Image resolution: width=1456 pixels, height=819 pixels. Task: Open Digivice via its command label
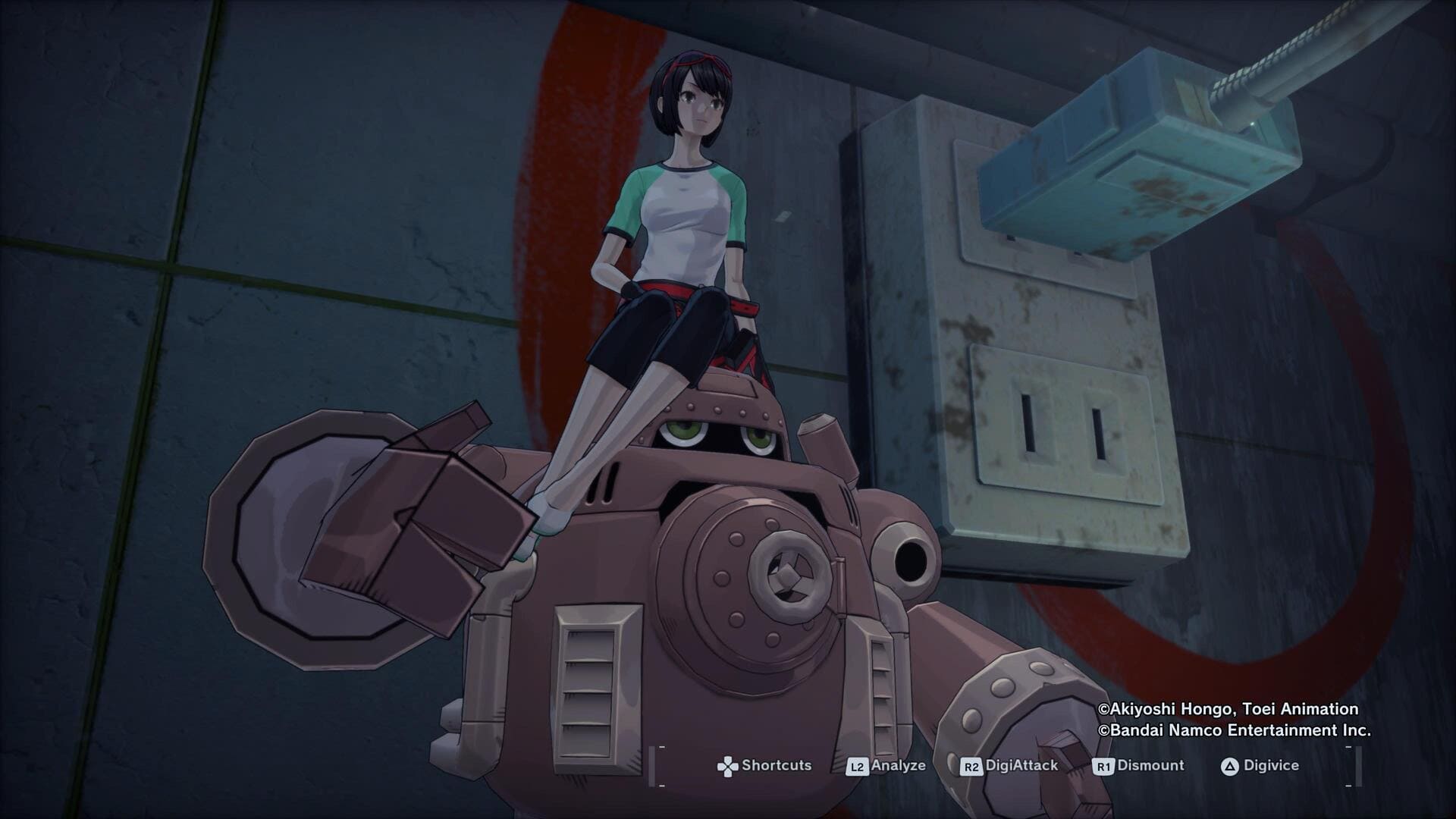pyautogui.click(x=1272, y=766)
